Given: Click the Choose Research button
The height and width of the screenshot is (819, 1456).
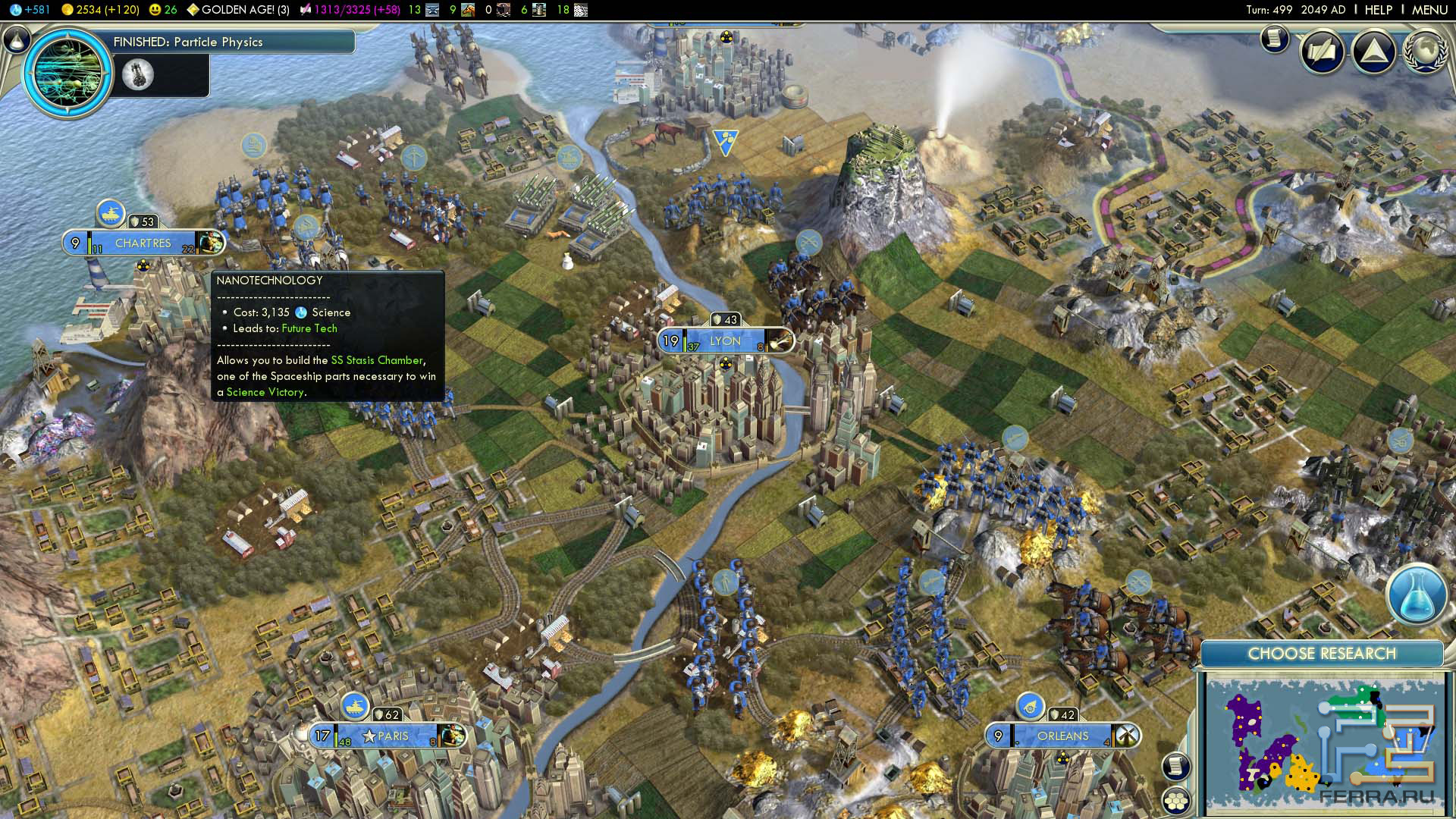Looking at the screenshot, I should click(x=1321, y=654).
